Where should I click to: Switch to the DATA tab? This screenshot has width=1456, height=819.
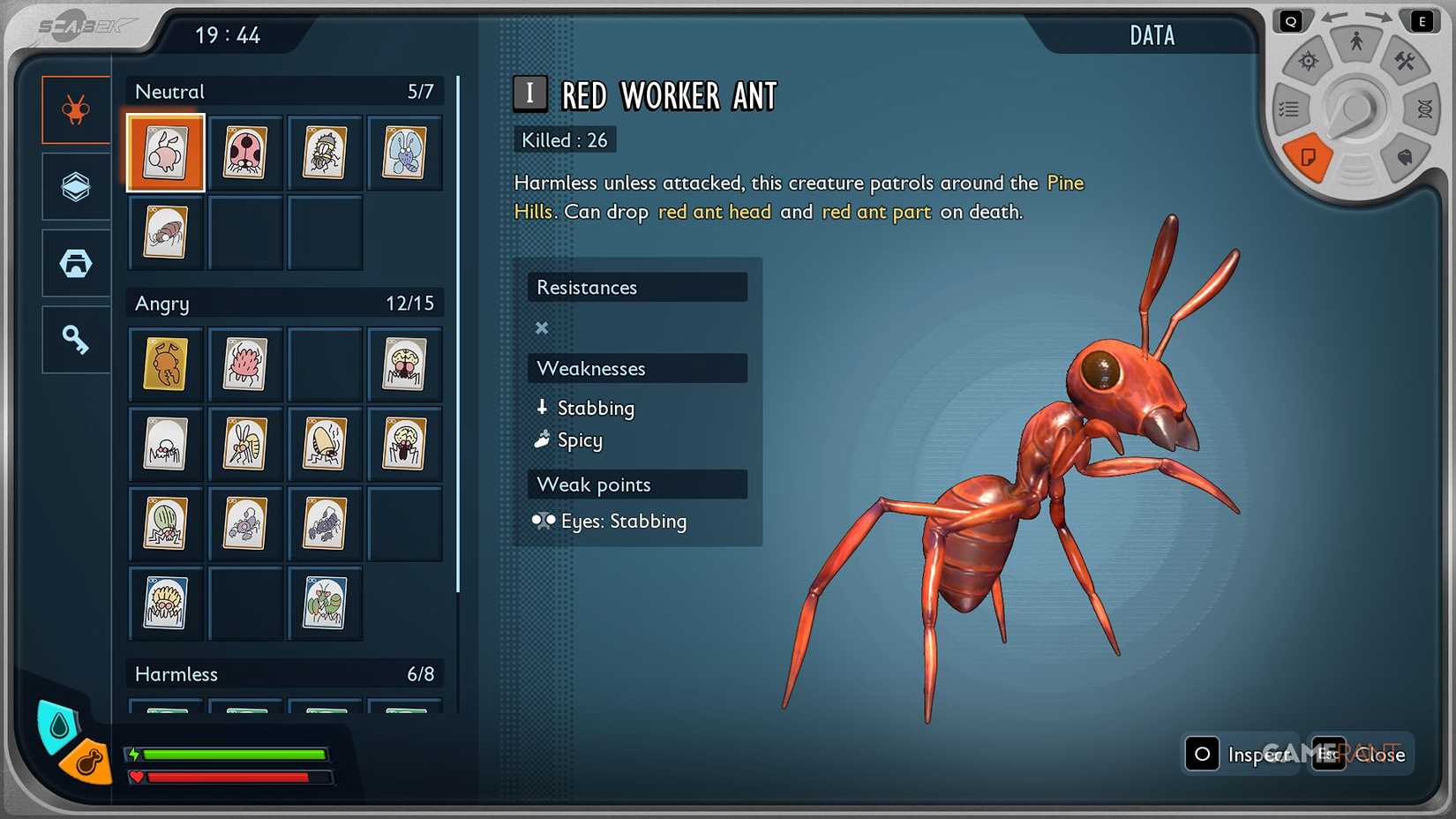tap(1152, 35)
